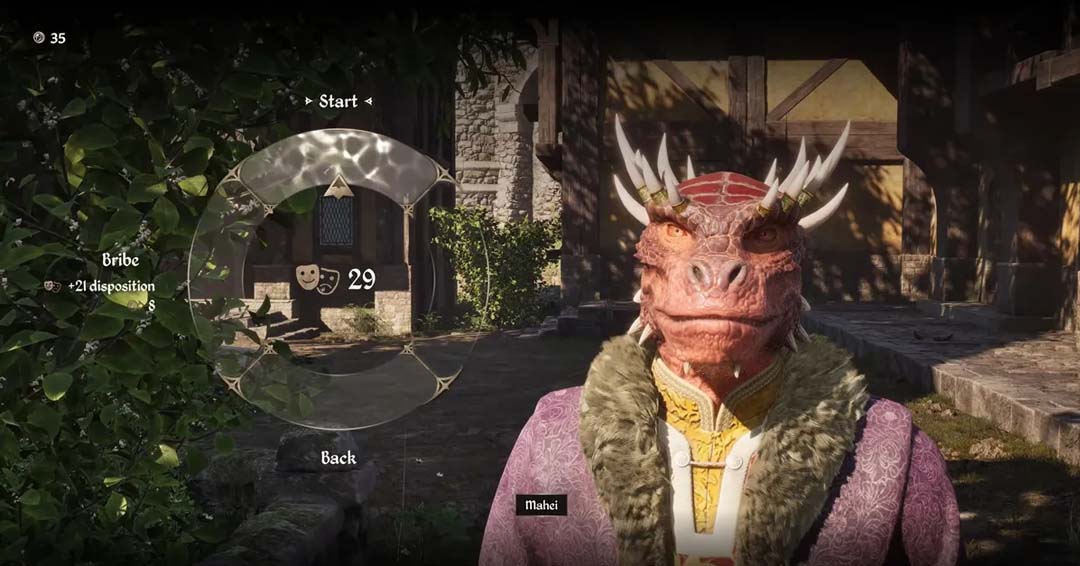The image size is (1080, 566).
Task: Choose the Bribe option
Action: click(x=120, y=260)
